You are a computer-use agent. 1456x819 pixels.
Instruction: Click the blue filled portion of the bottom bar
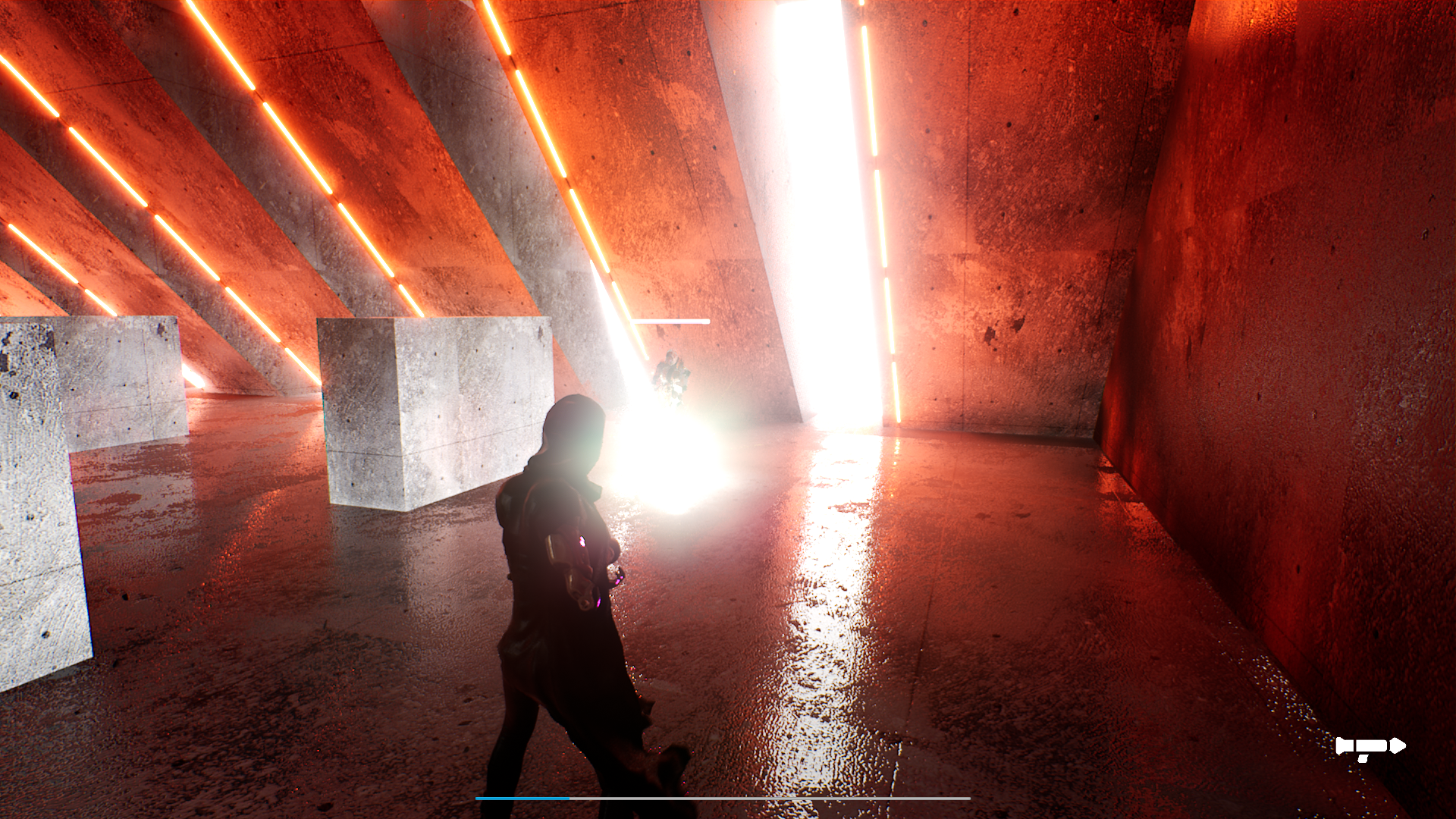point(523,798)
